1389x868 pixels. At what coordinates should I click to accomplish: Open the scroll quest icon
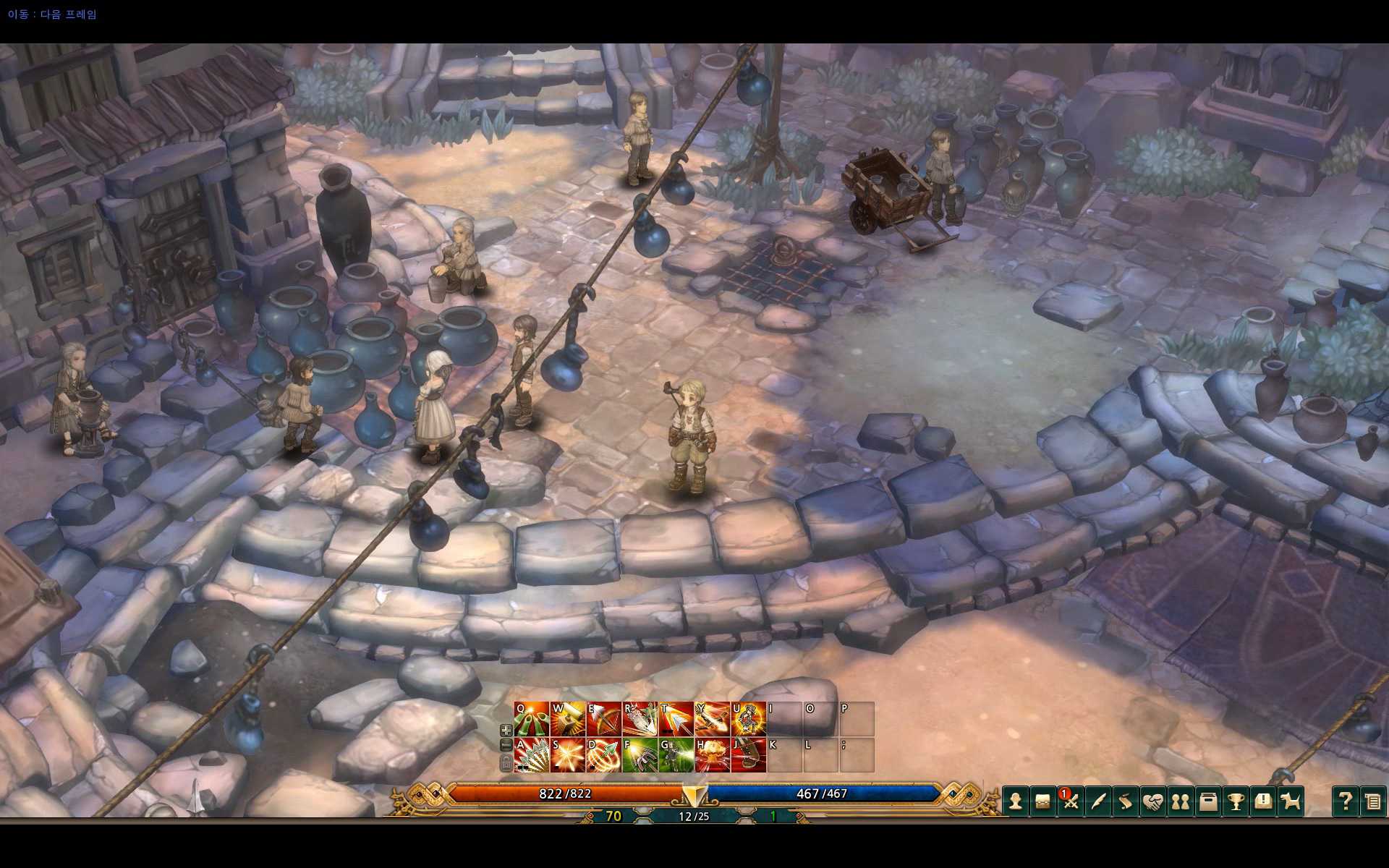(1125, 801)
